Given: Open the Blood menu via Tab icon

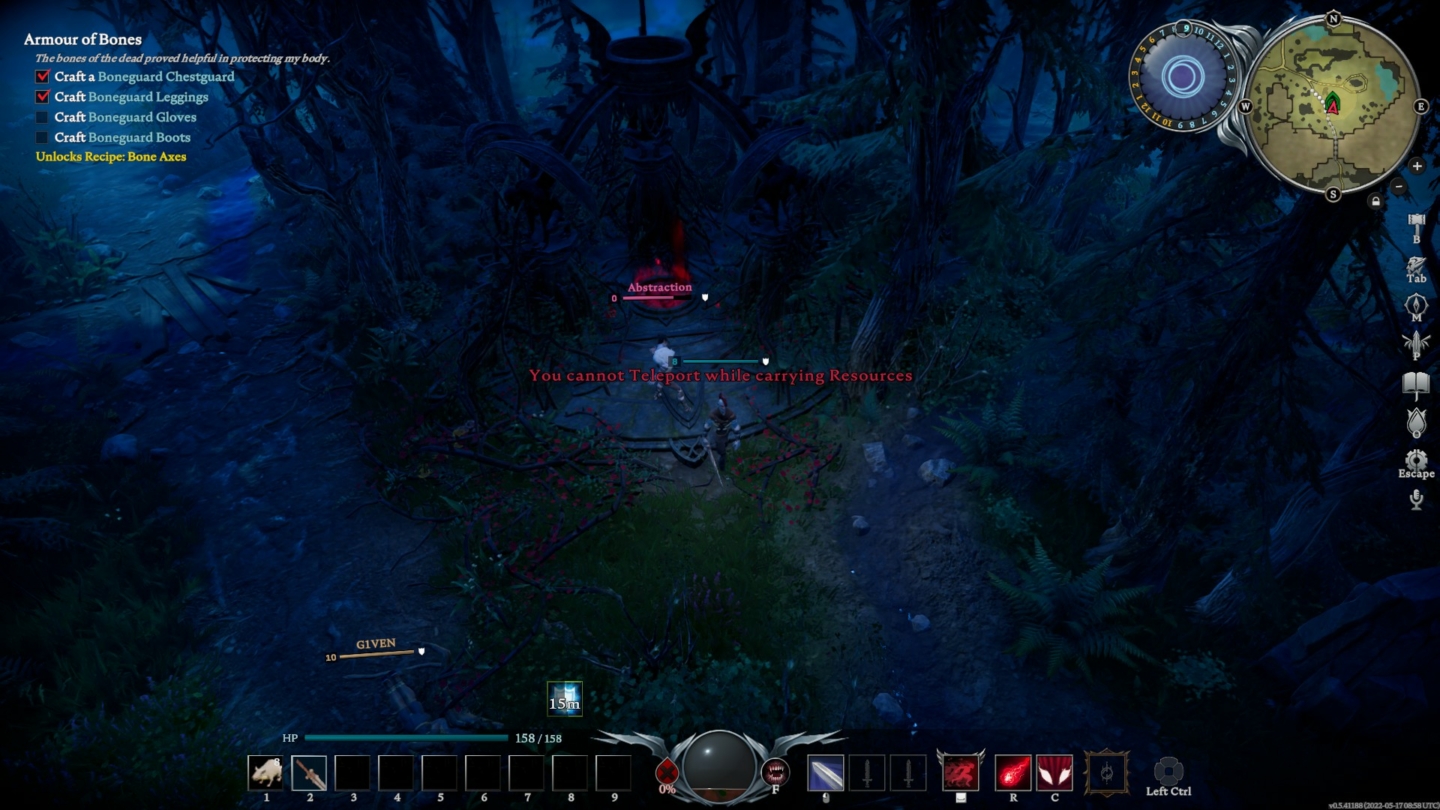Looking at the screenshot, I should 1416,263.
